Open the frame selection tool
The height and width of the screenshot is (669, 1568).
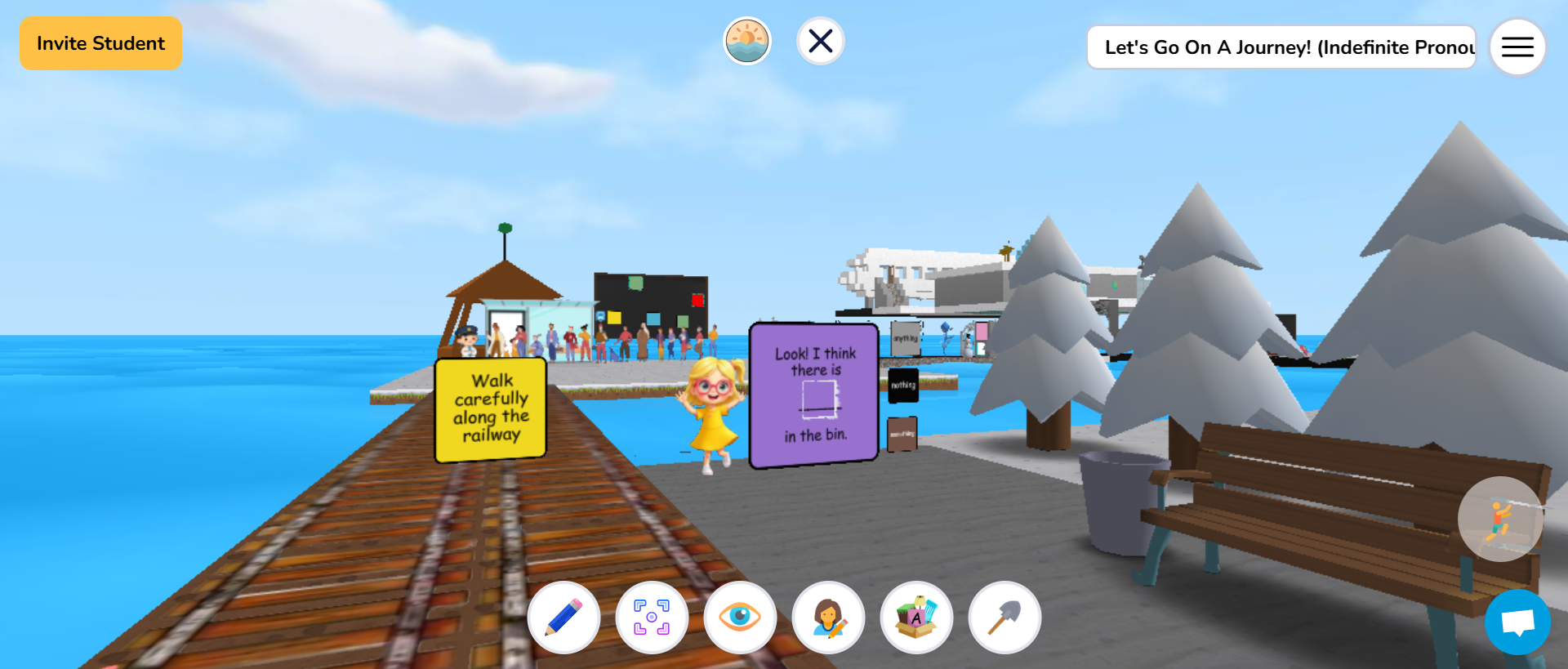click(652, 618)
